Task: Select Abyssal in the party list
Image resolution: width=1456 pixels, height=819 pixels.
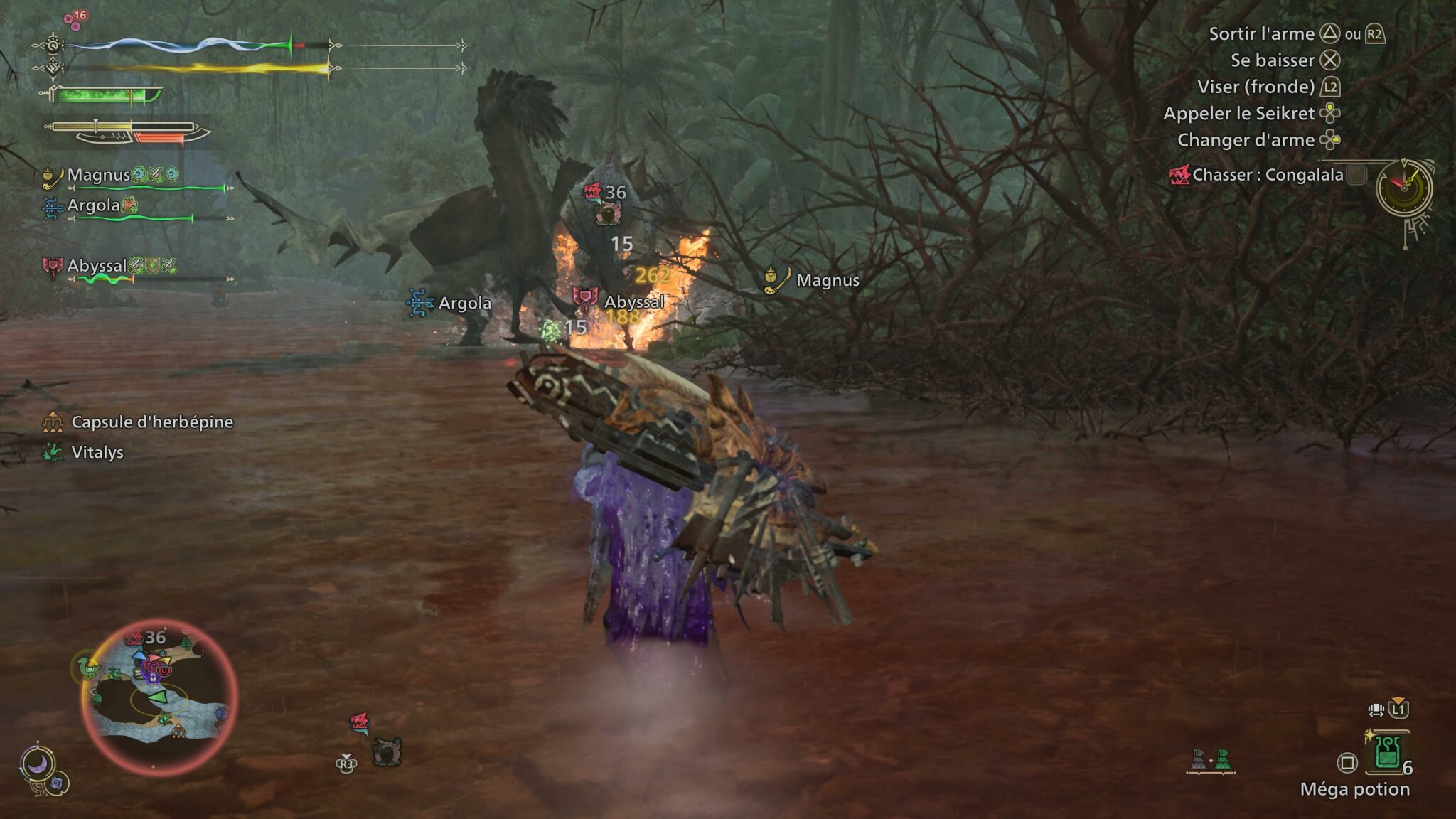Action: pyautogui.click(x=97, y=266)
